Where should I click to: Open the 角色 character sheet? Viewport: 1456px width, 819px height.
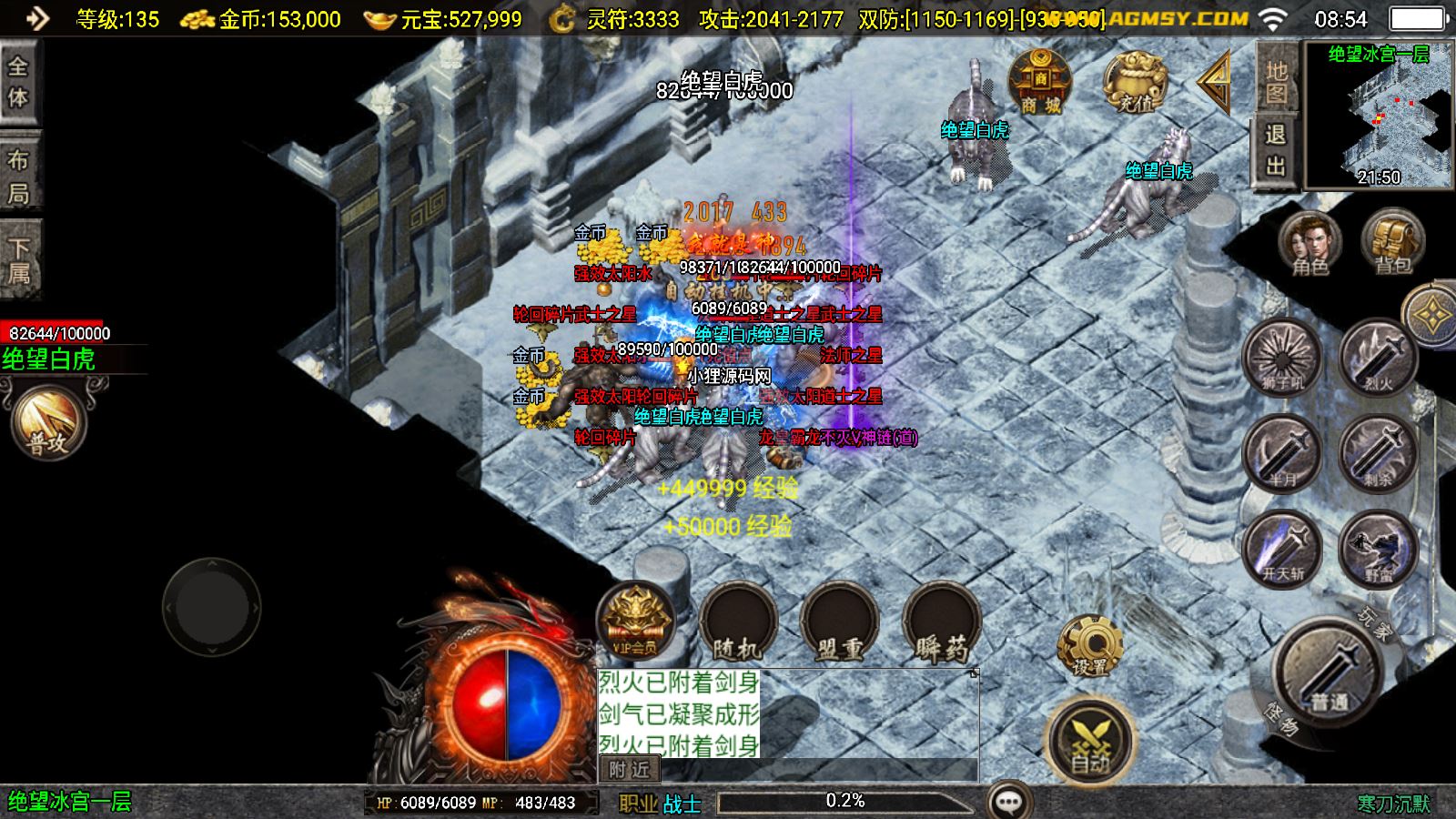(1309, 243)
